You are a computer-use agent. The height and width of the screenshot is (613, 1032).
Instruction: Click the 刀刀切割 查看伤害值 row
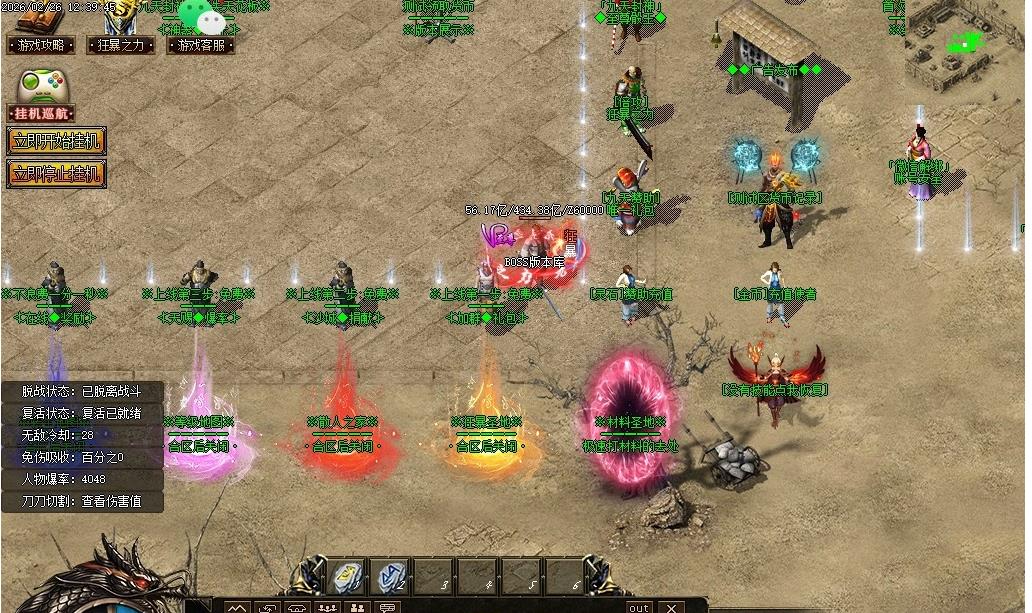(82, 501)
